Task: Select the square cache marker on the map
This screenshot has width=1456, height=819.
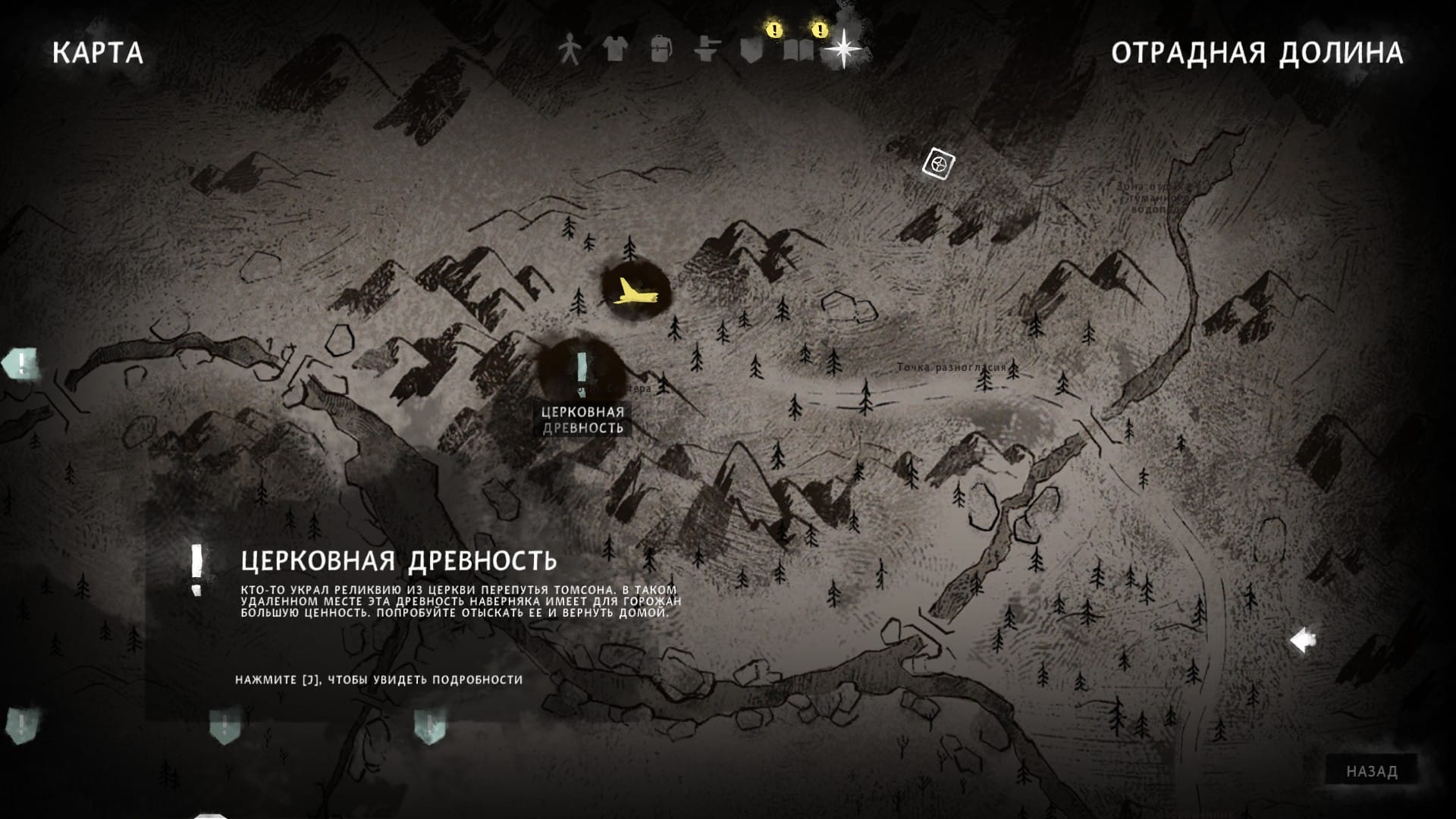Action: tap(939, 163)
